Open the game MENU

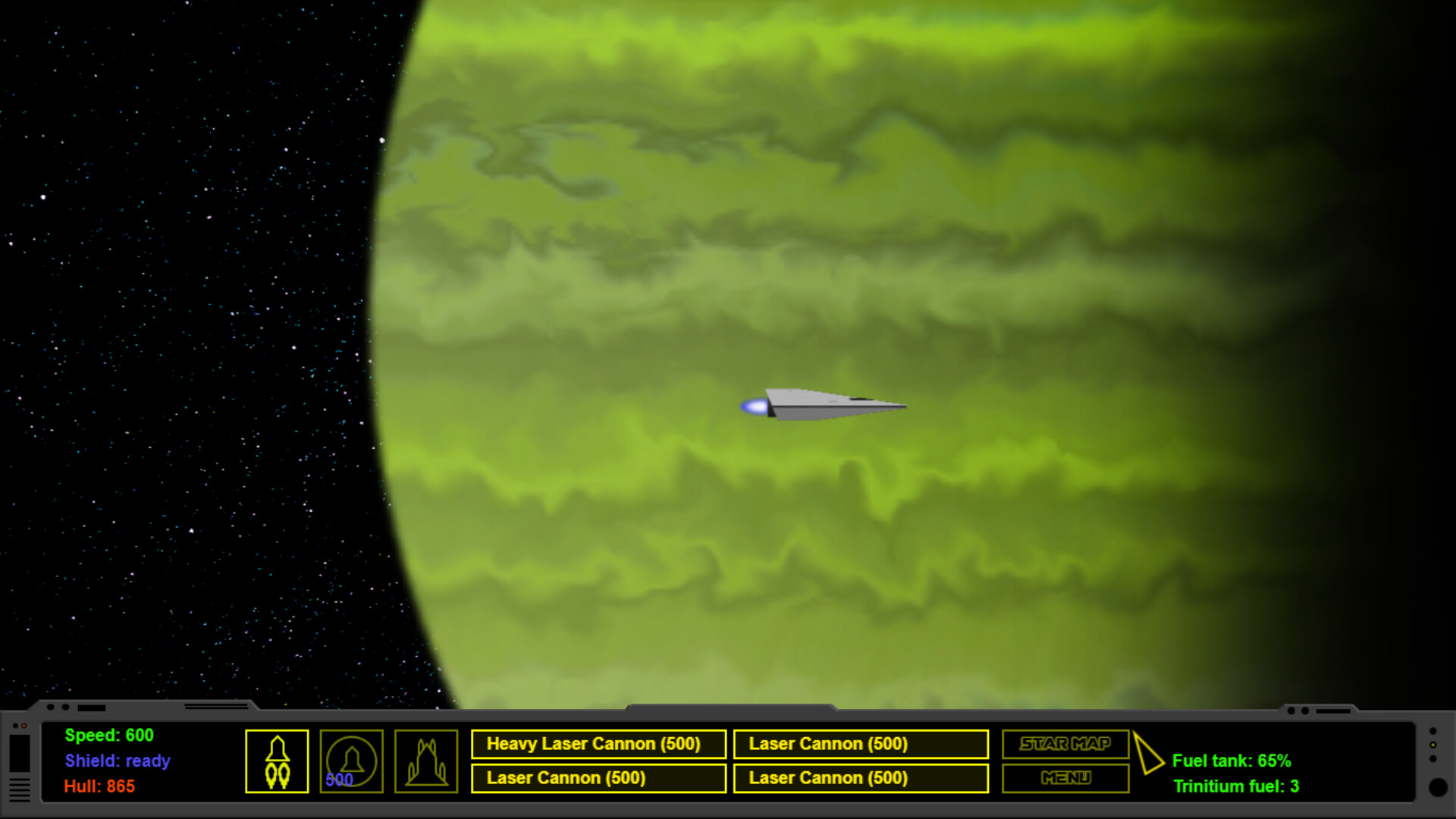pyautogui.click(x=1065, y=778)
